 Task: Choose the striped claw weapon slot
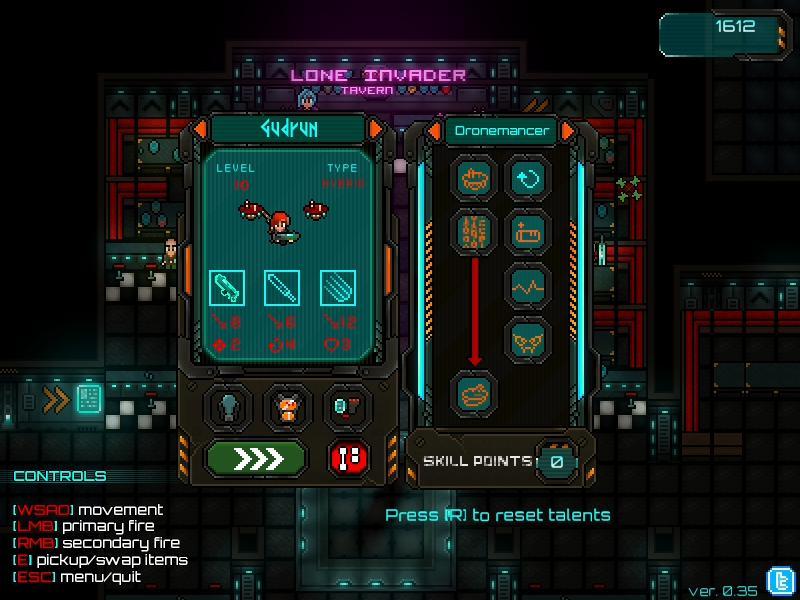point(338,288)
